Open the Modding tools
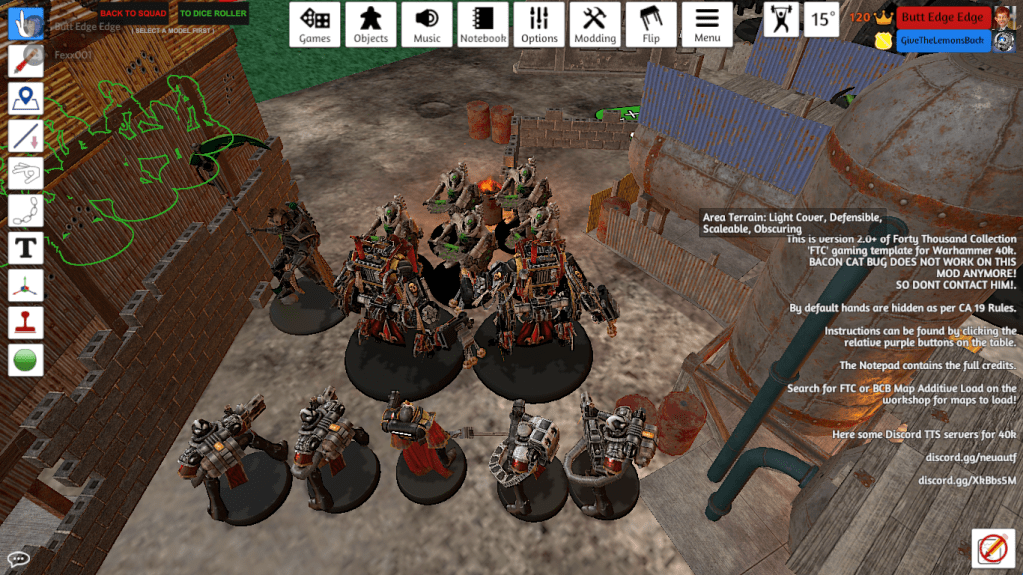 pyautogui.click(x=595, y=25)
